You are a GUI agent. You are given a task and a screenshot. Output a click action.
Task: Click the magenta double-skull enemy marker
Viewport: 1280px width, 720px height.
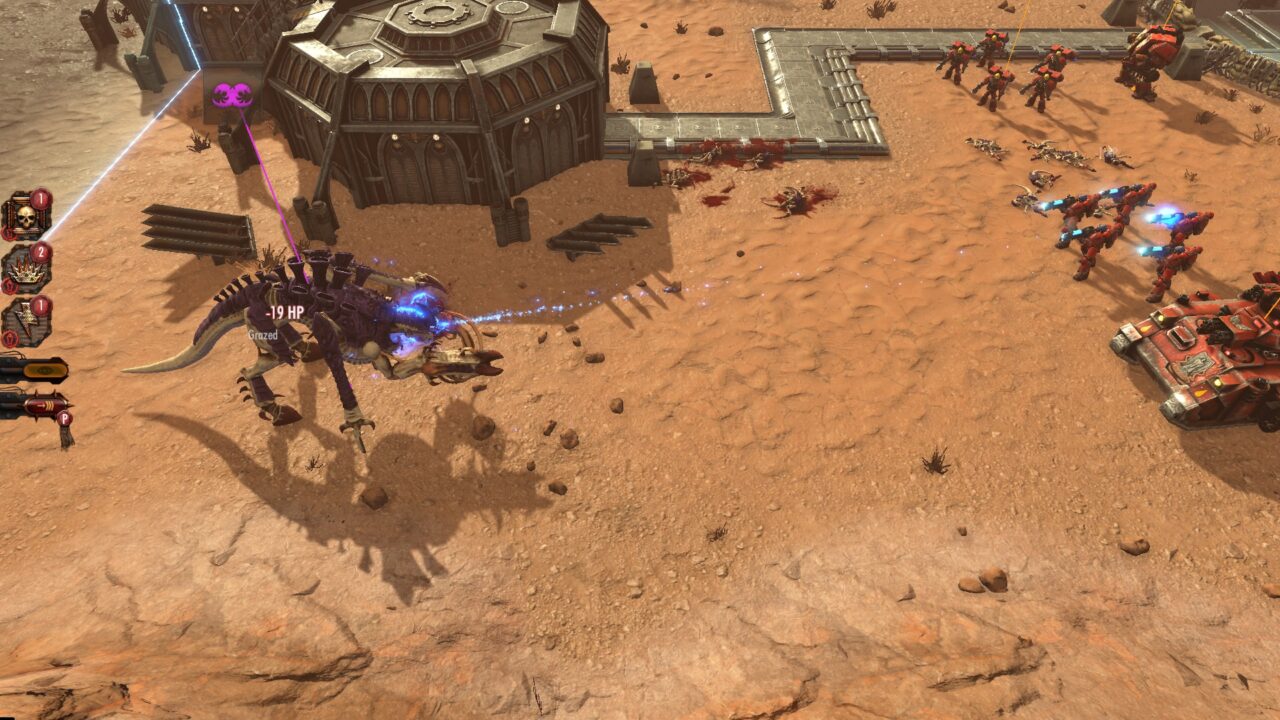(x=227, y=96)
